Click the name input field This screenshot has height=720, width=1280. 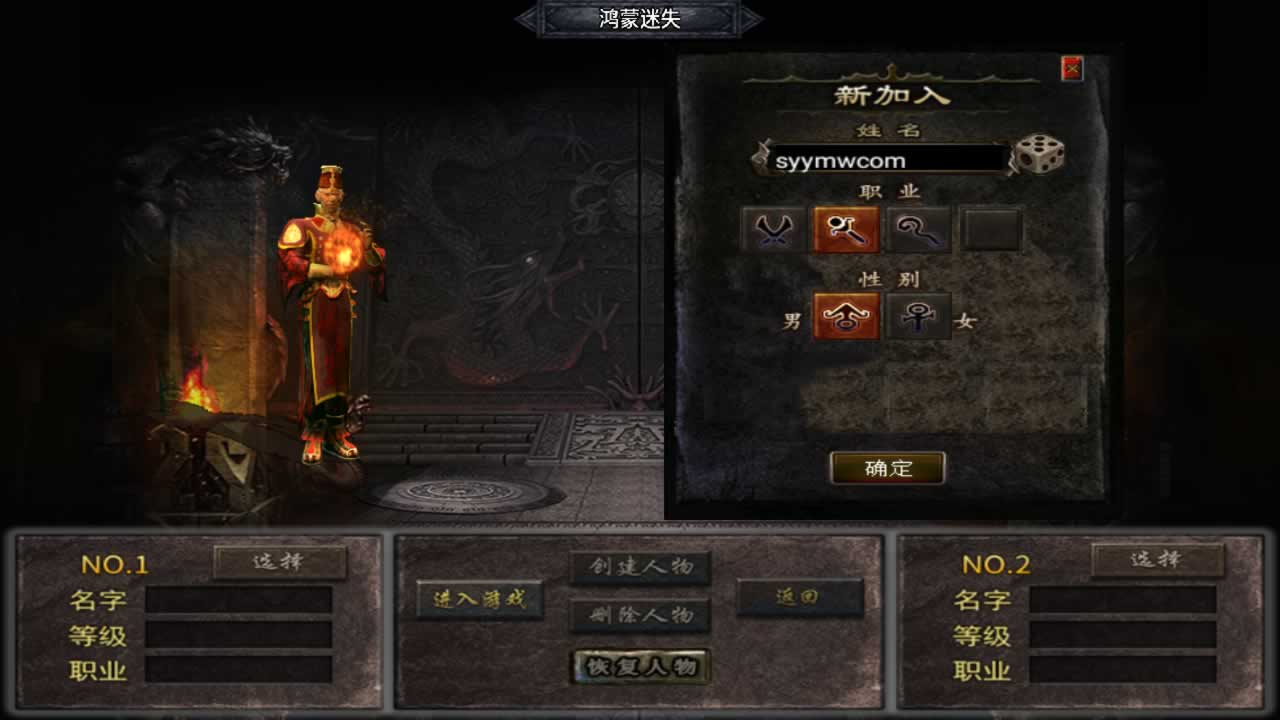[x=886, y=160]
